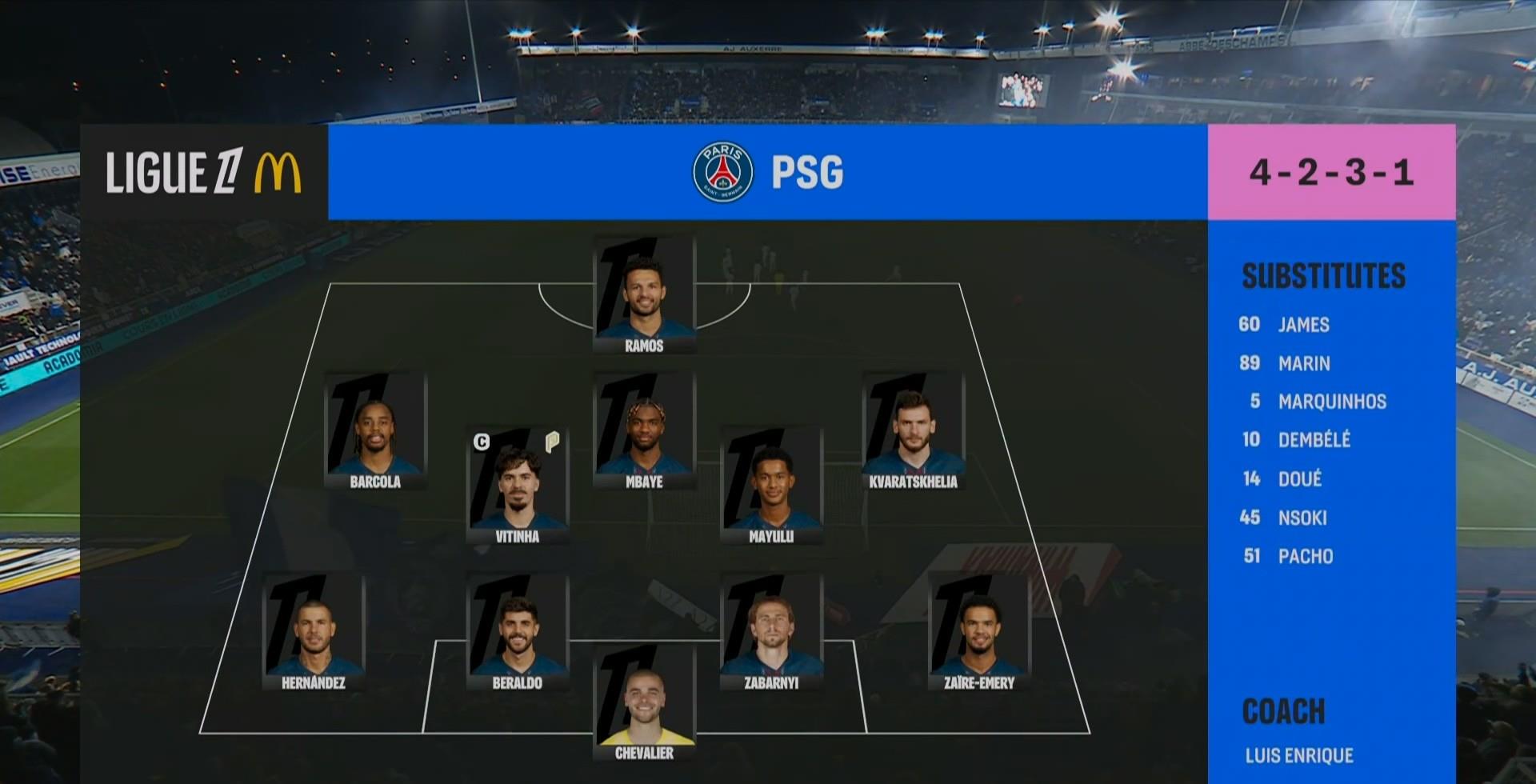The width and height of the screenshot is (1536, 784).
Task: Choose substitute Marin from the list
Action: pyautogui.click(x=1303, y=363)
